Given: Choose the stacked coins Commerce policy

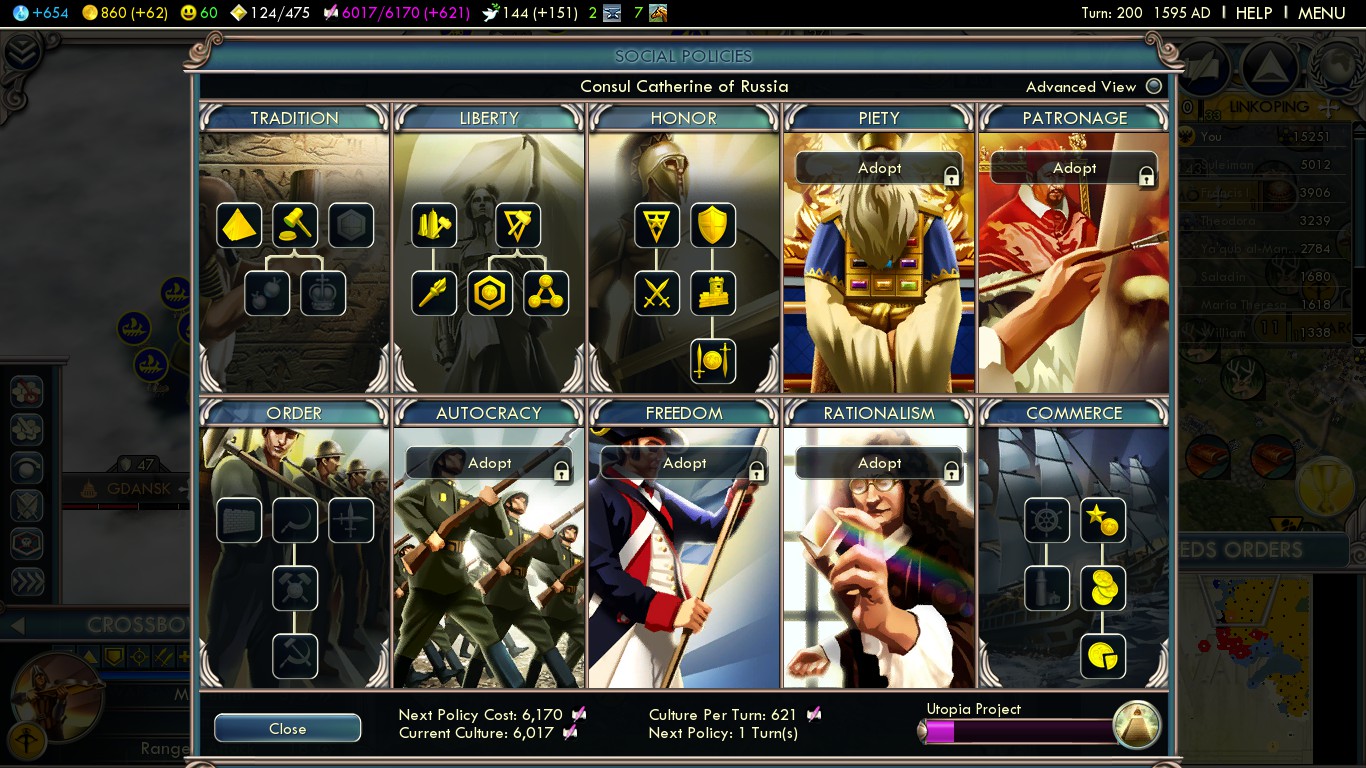Looking at the screenshot, I should click(1103, 589).
